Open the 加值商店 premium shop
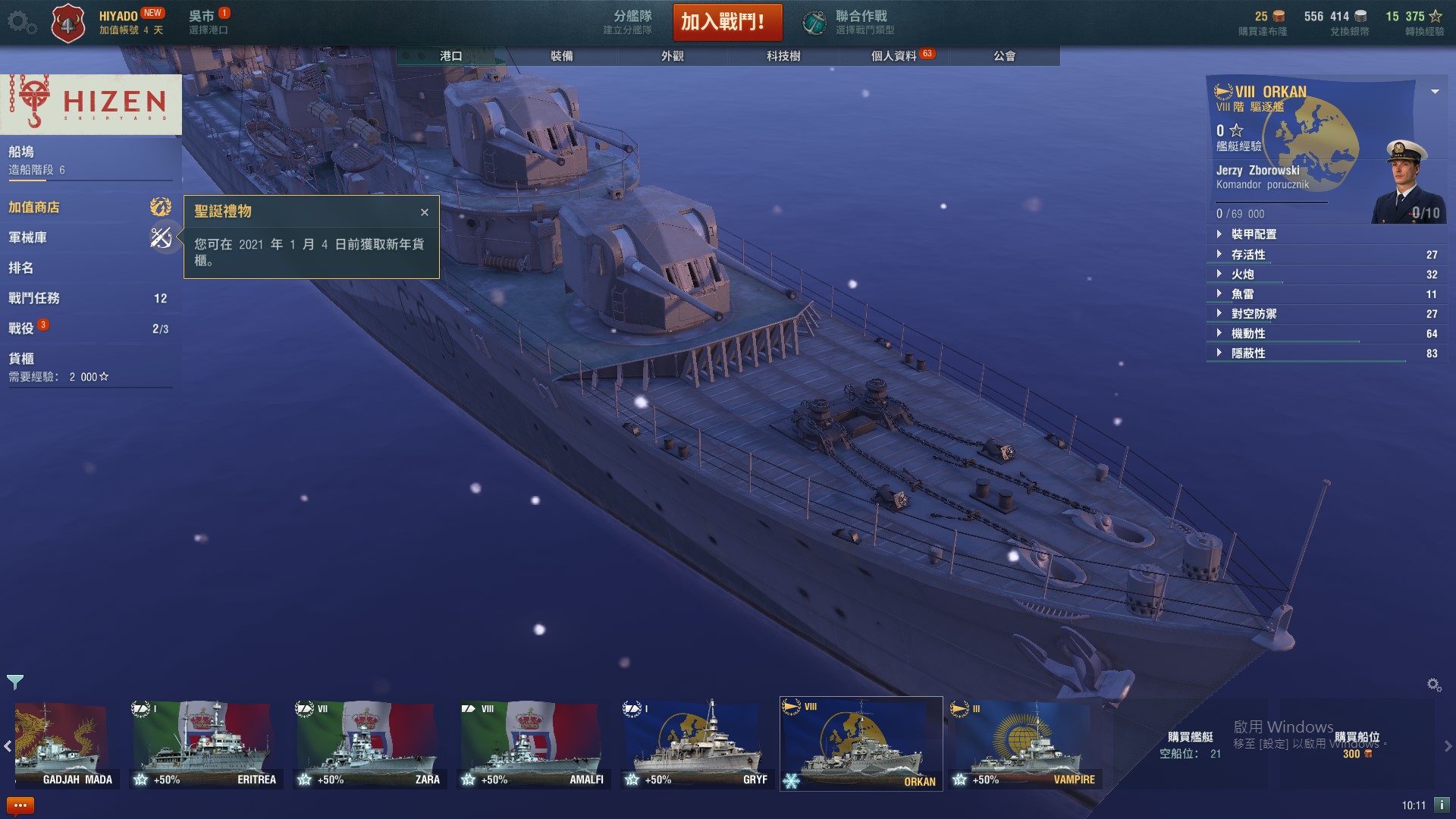 pos(34,207)
